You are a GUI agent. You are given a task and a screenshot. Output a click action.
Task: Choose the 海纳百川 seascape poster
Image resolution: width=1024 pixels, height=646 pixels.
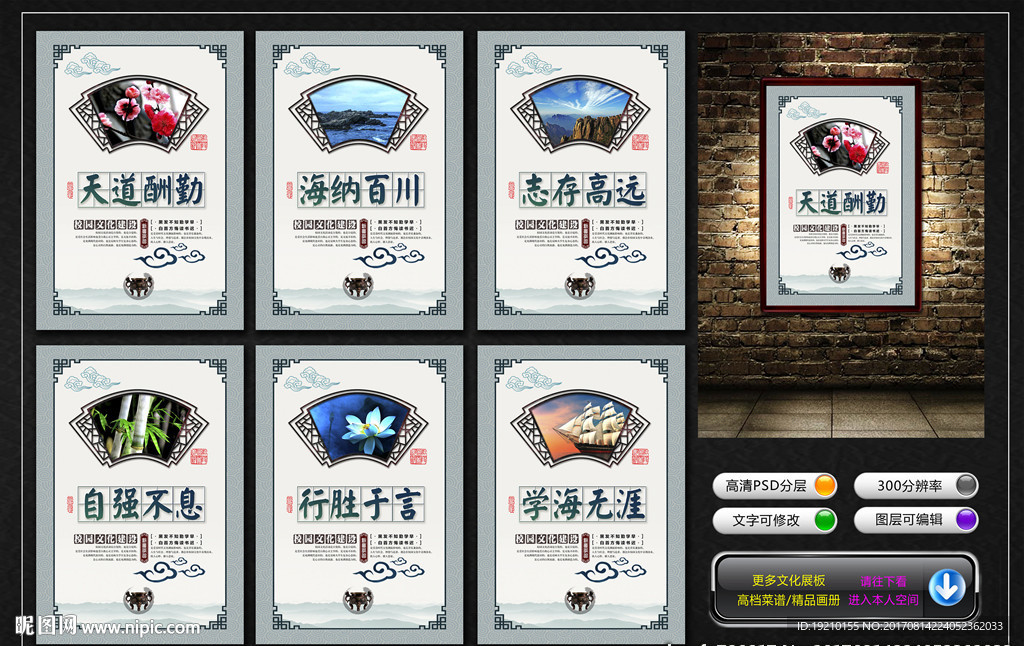359,180
